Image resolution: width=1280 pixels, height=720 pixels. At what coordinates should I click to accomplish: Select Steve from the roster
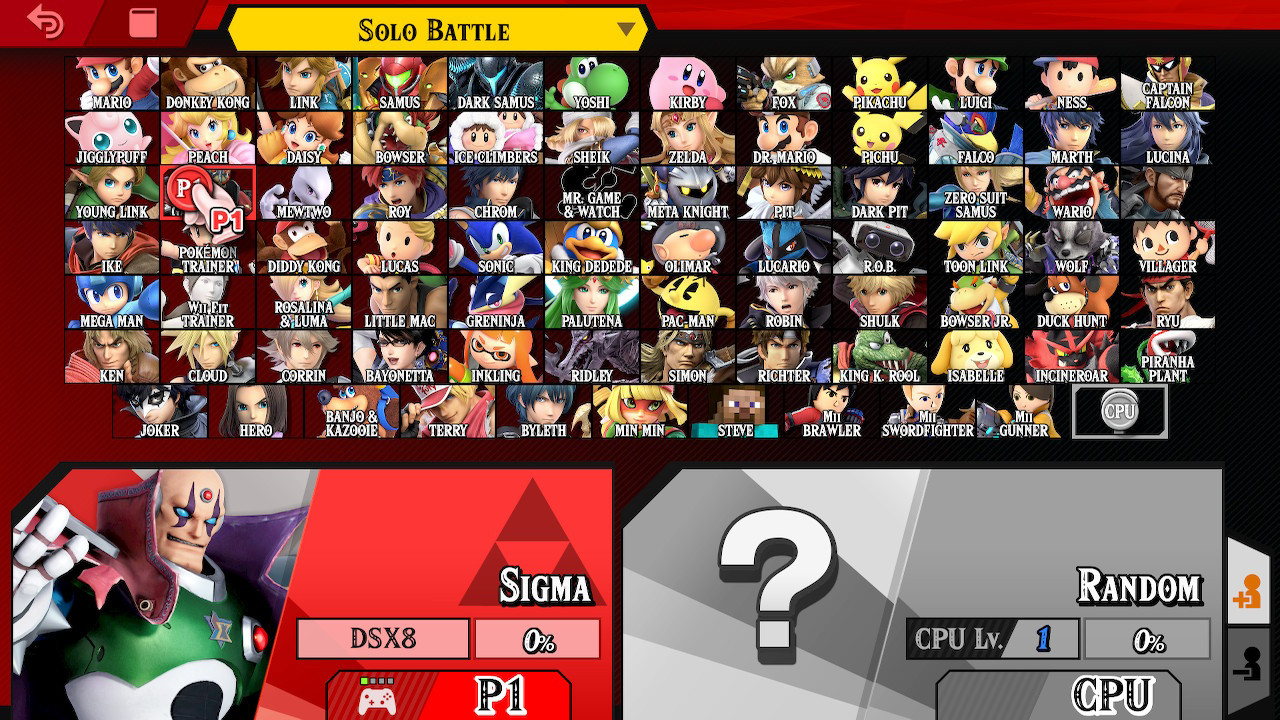coord(733,410)
